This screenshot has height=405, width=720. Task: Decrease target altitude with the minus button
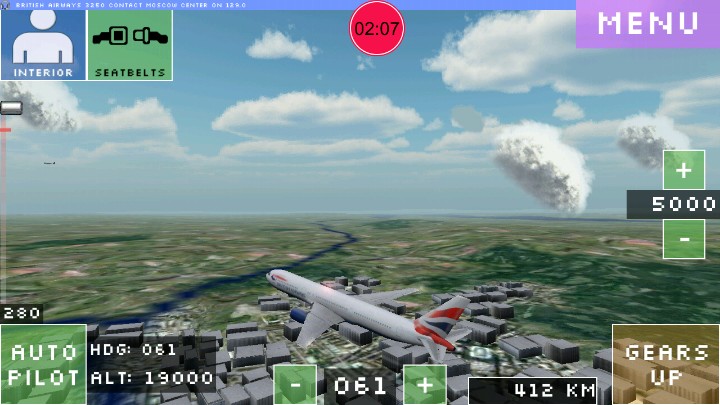click(684, 240)
